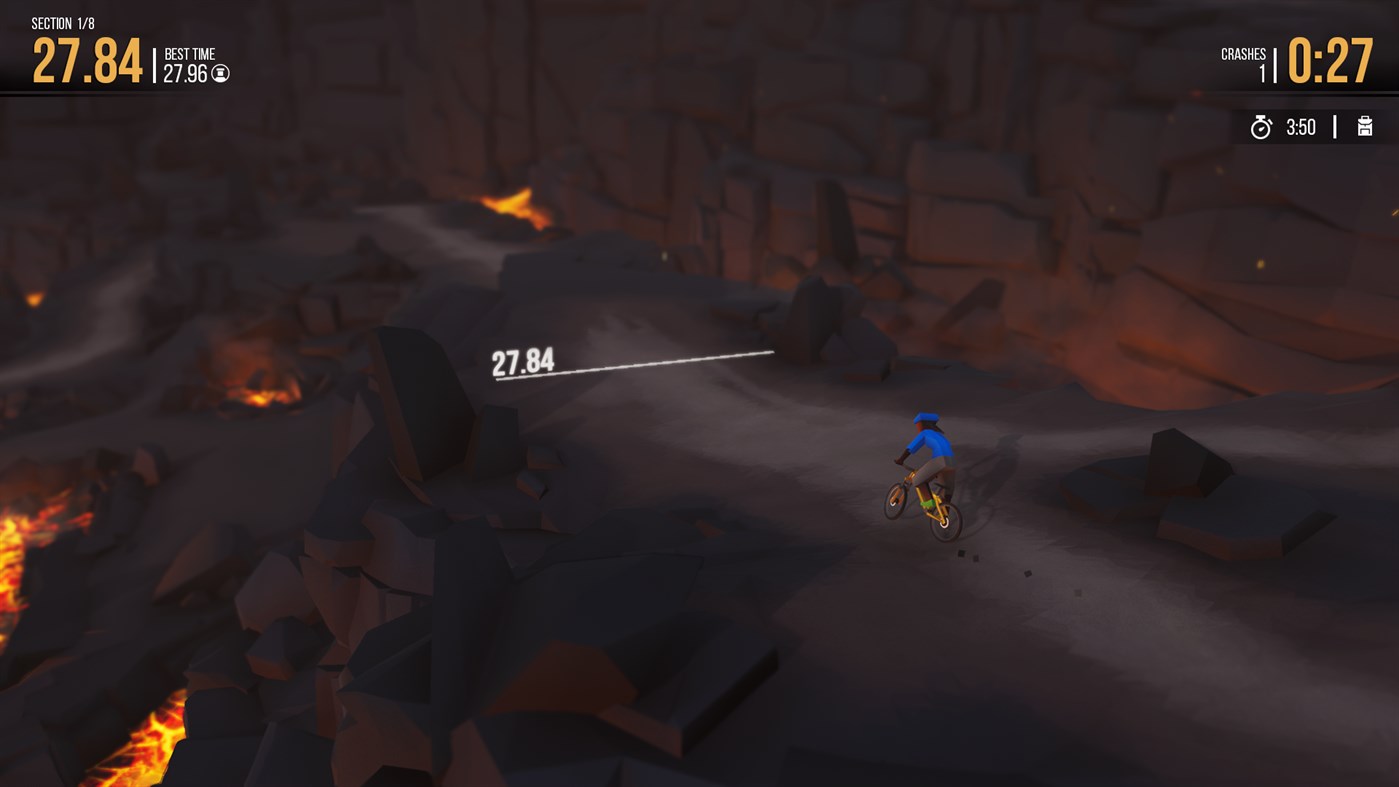The height and width of the screenshot is (787, 1399).
Task: Open the Best Time leaderboard entry
Action: coord(190,62)
